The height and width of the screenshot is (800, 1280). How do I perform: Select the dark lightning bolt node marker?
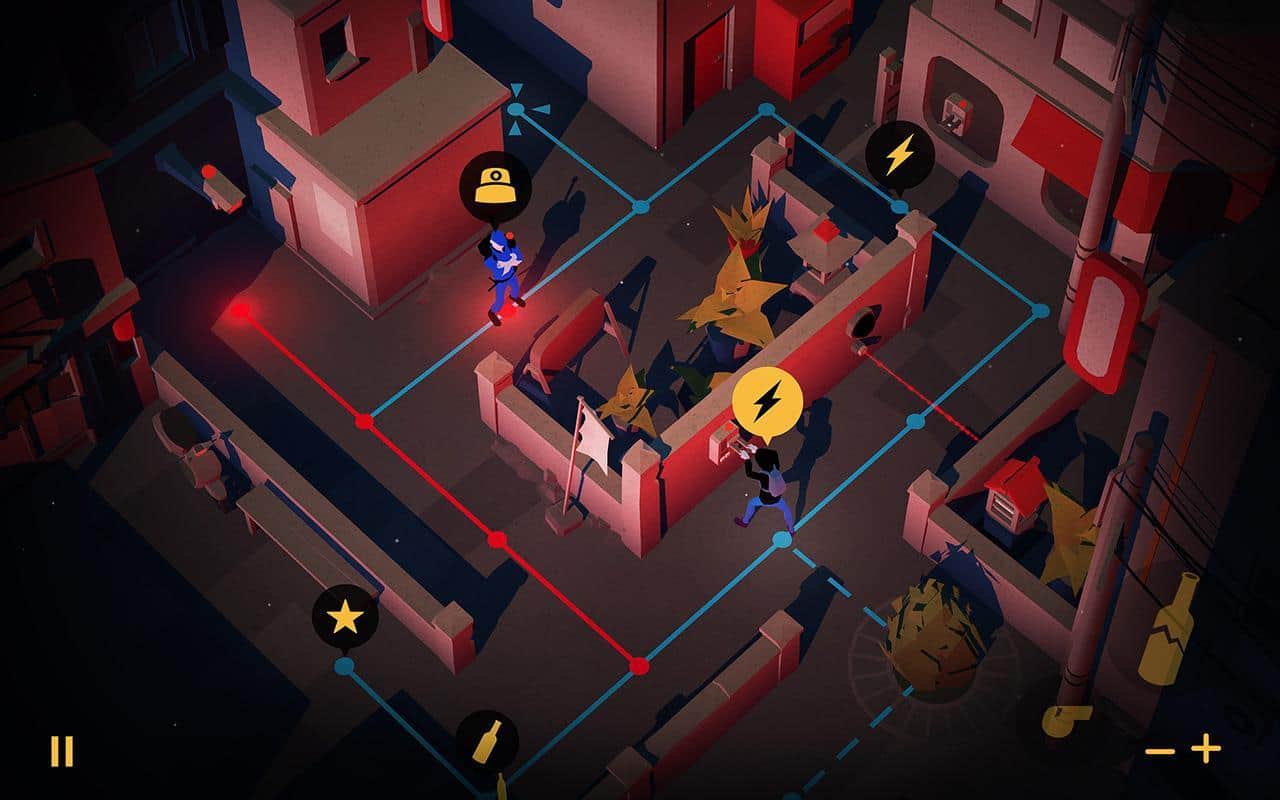tap(899, 155)
